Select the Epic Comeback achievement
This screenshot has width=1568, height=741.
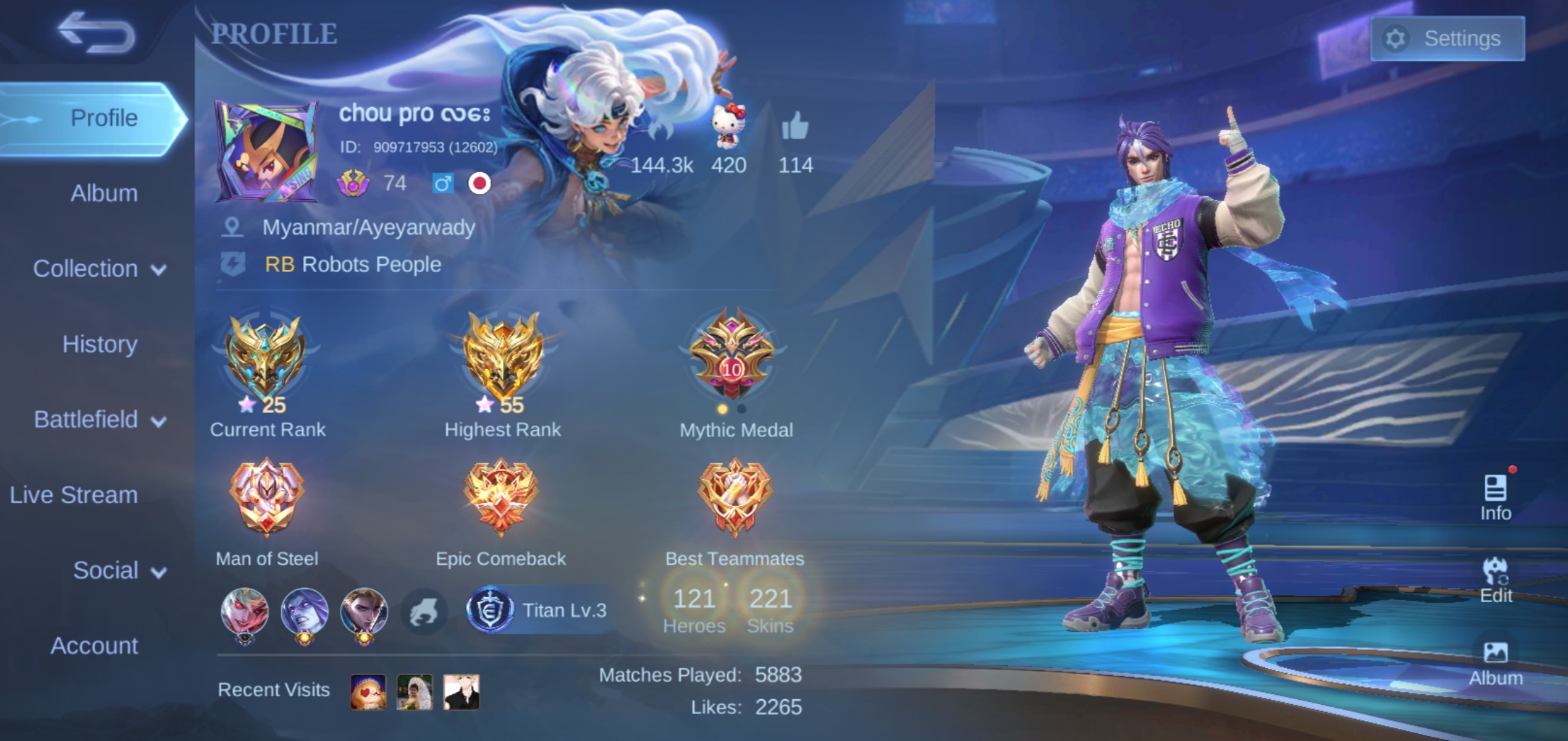coord(501,497)
